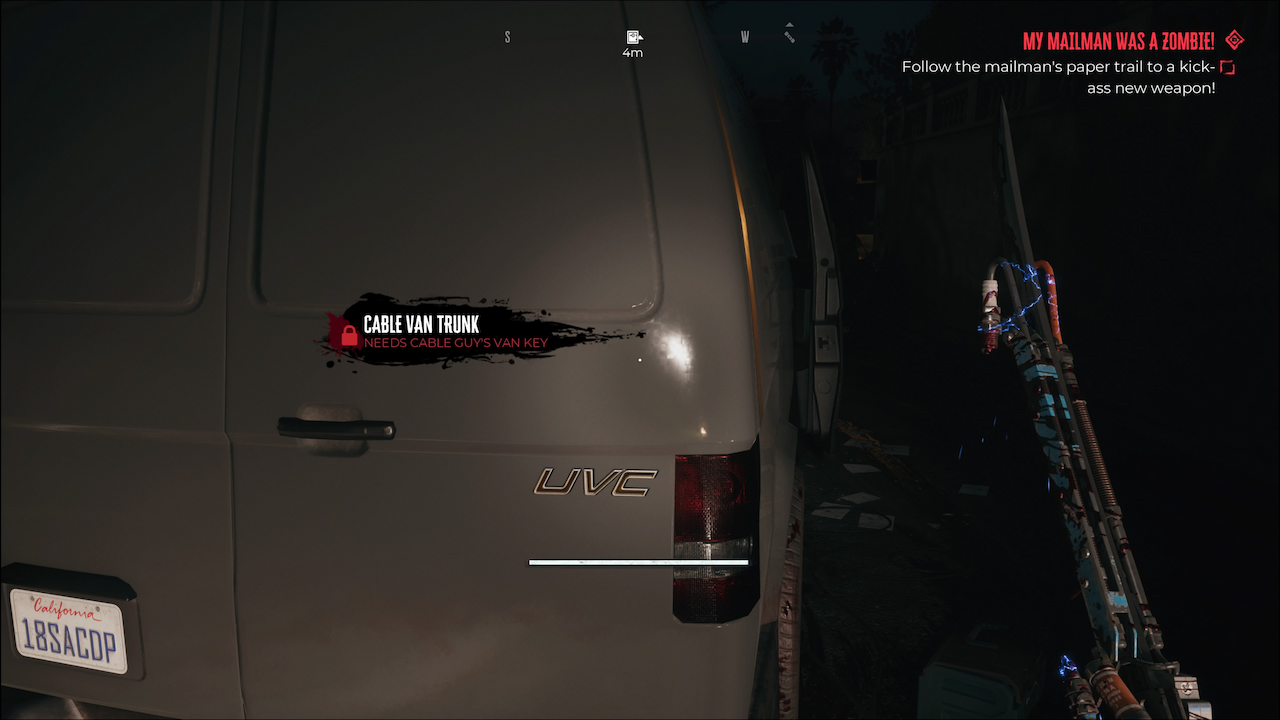The width and height of the screenshot is (1280, 720).
Task: Select the MY MAILMAN WAS A ZOMBIE quest title
Action: pos(1119,41)
